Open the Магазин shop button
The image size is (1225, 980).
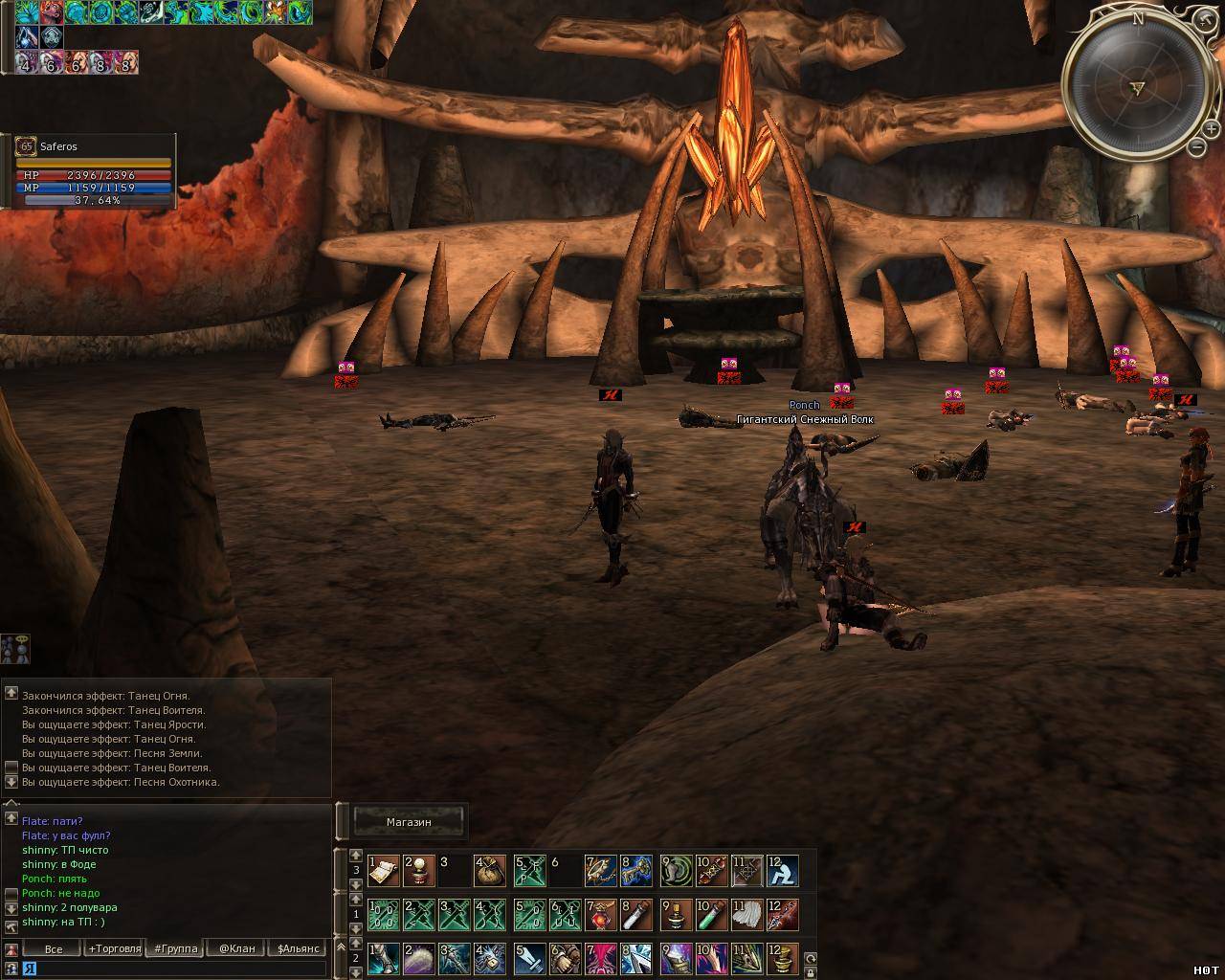click(409, 821)
